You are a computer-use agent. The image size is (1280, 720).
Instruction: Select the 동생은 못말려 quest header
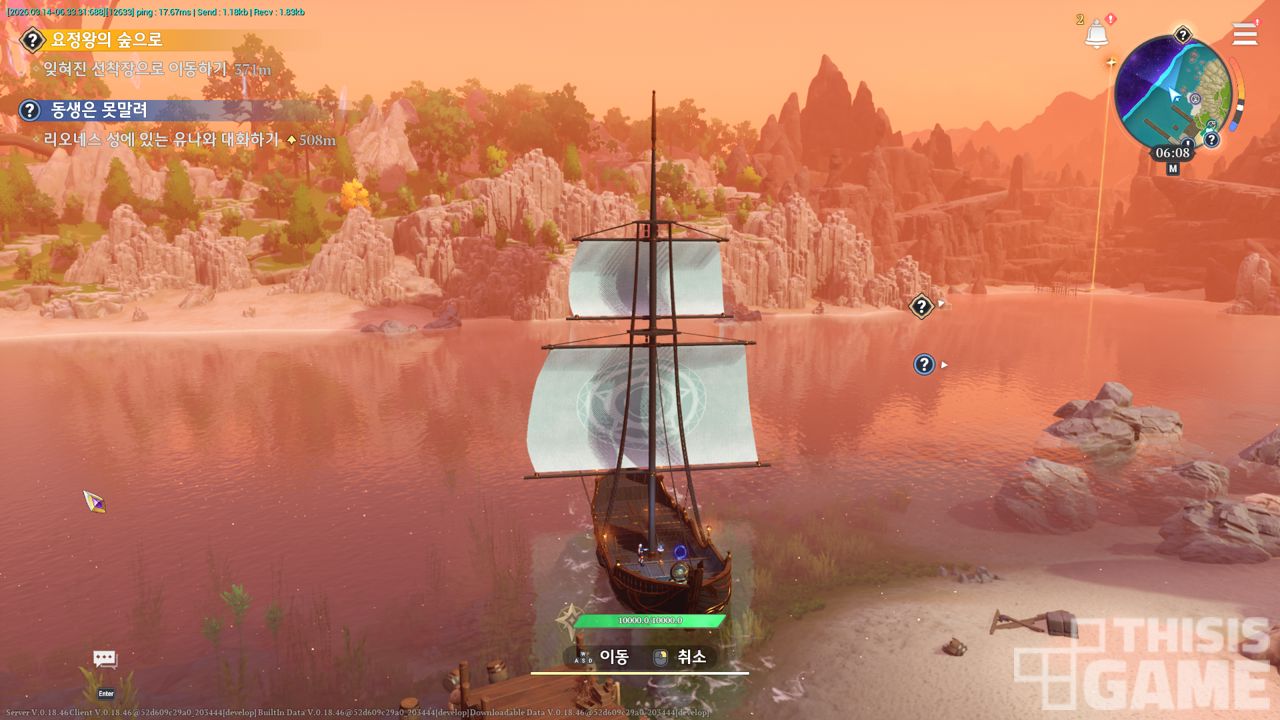[x=99, y=110]
